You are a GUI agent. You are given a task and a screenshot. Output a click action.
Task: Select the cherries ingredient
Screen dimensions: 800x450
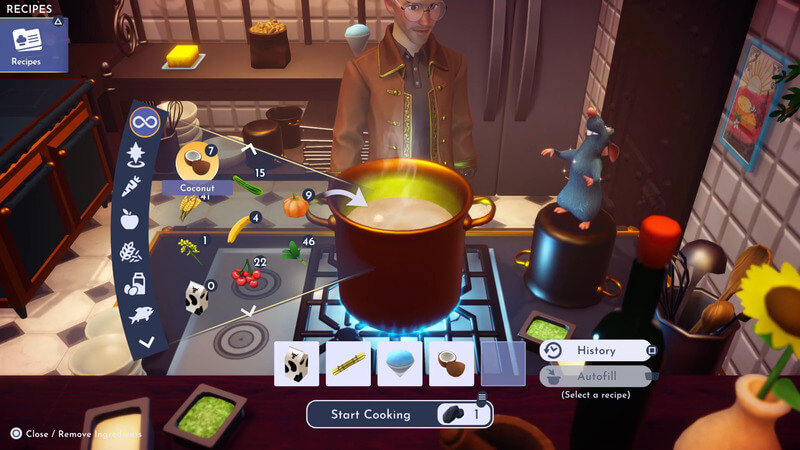coord(243,273)
